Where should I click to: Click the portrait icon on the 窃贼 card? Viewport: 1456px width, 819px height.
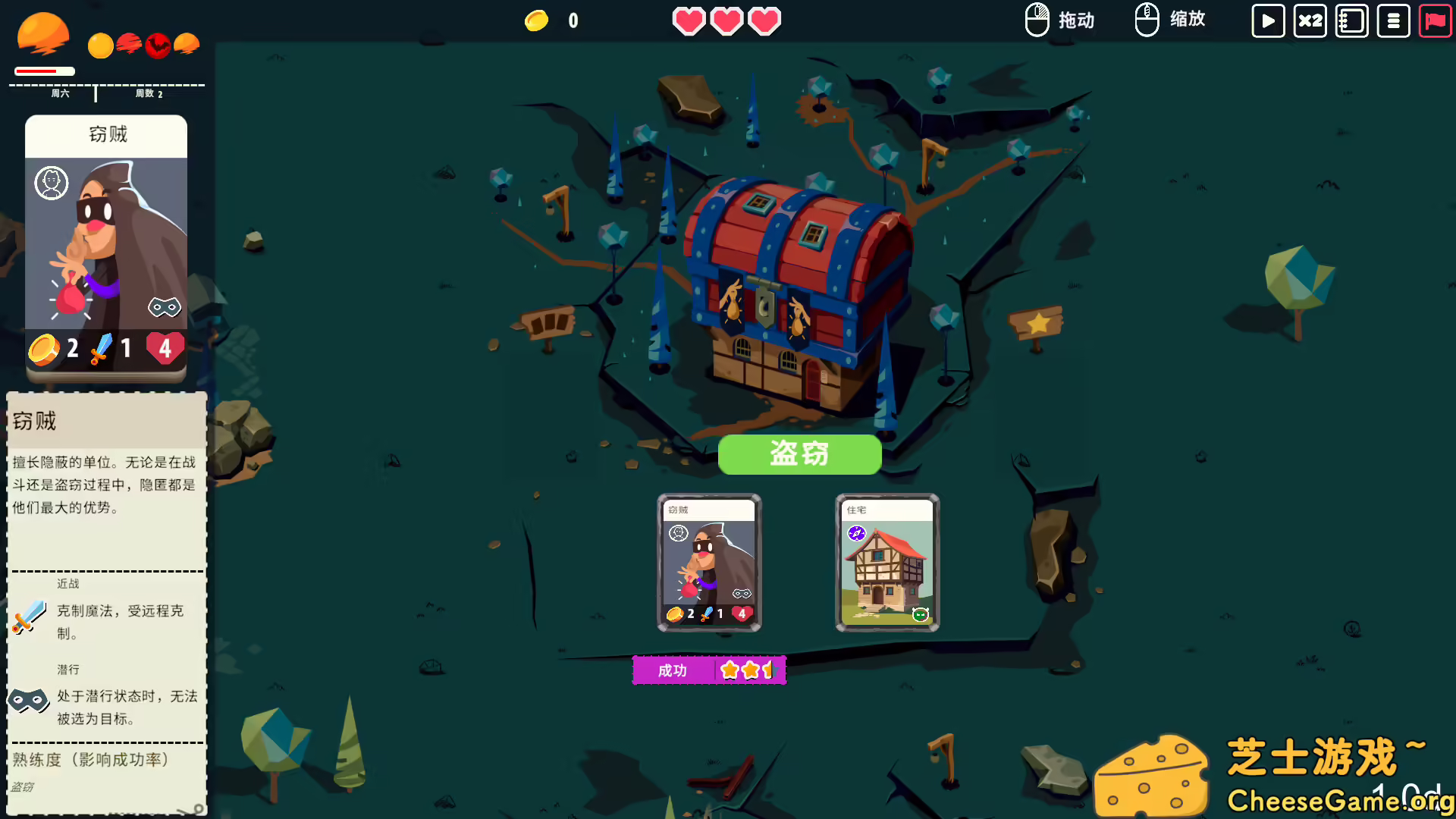pyautogui.click(x=52, y=182)
